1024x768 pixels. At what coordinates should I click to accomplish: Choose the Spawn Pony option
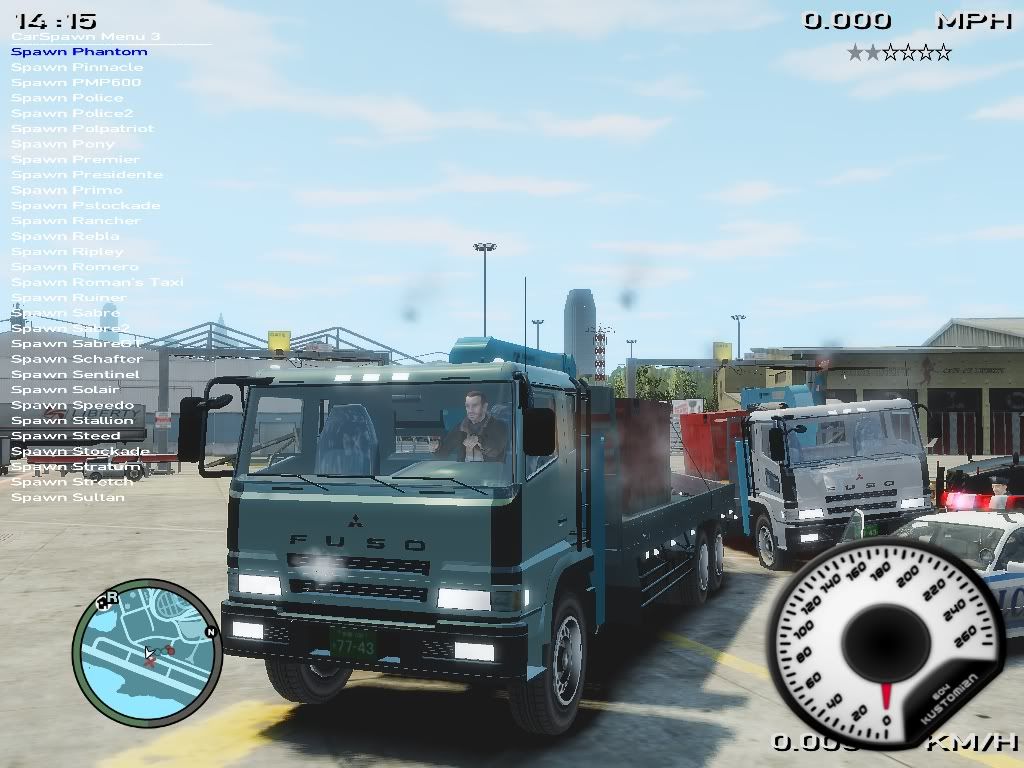(x=63, y=144)
